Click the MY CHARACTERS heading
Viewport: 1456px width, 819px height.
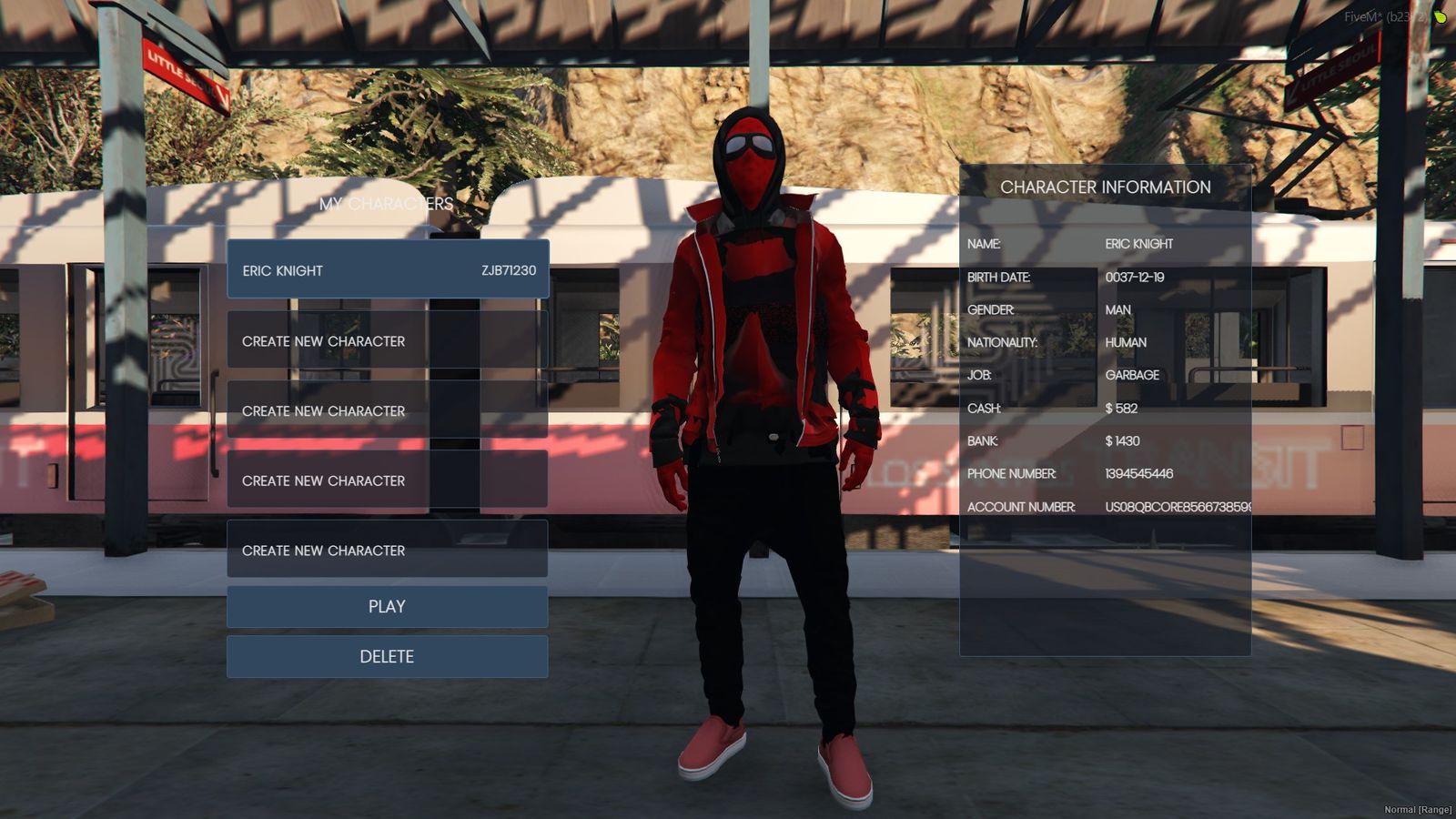tap(386, 203)
